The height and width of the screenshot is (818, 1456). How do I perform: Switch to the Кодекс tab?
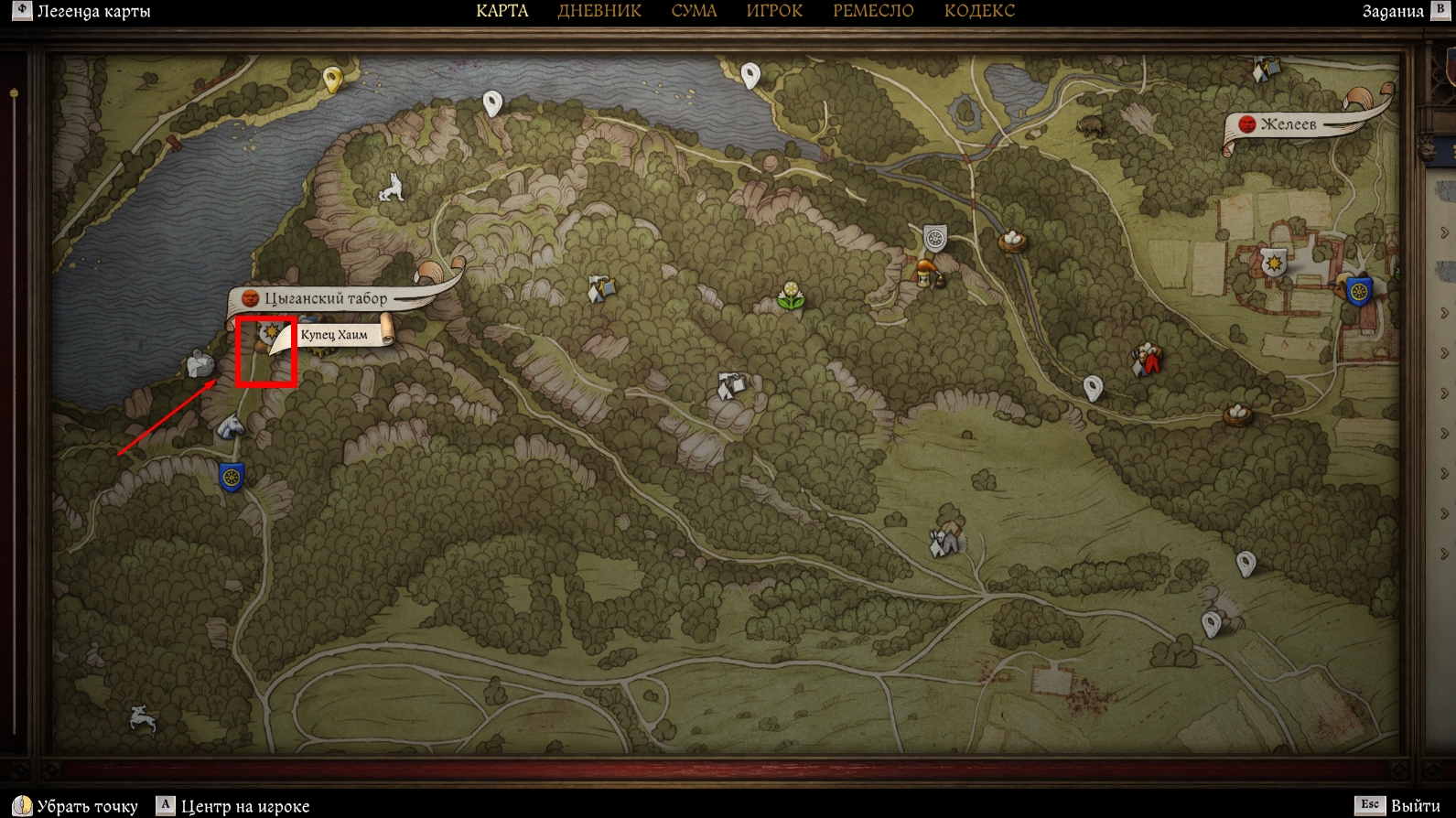[x=979, y=11]
